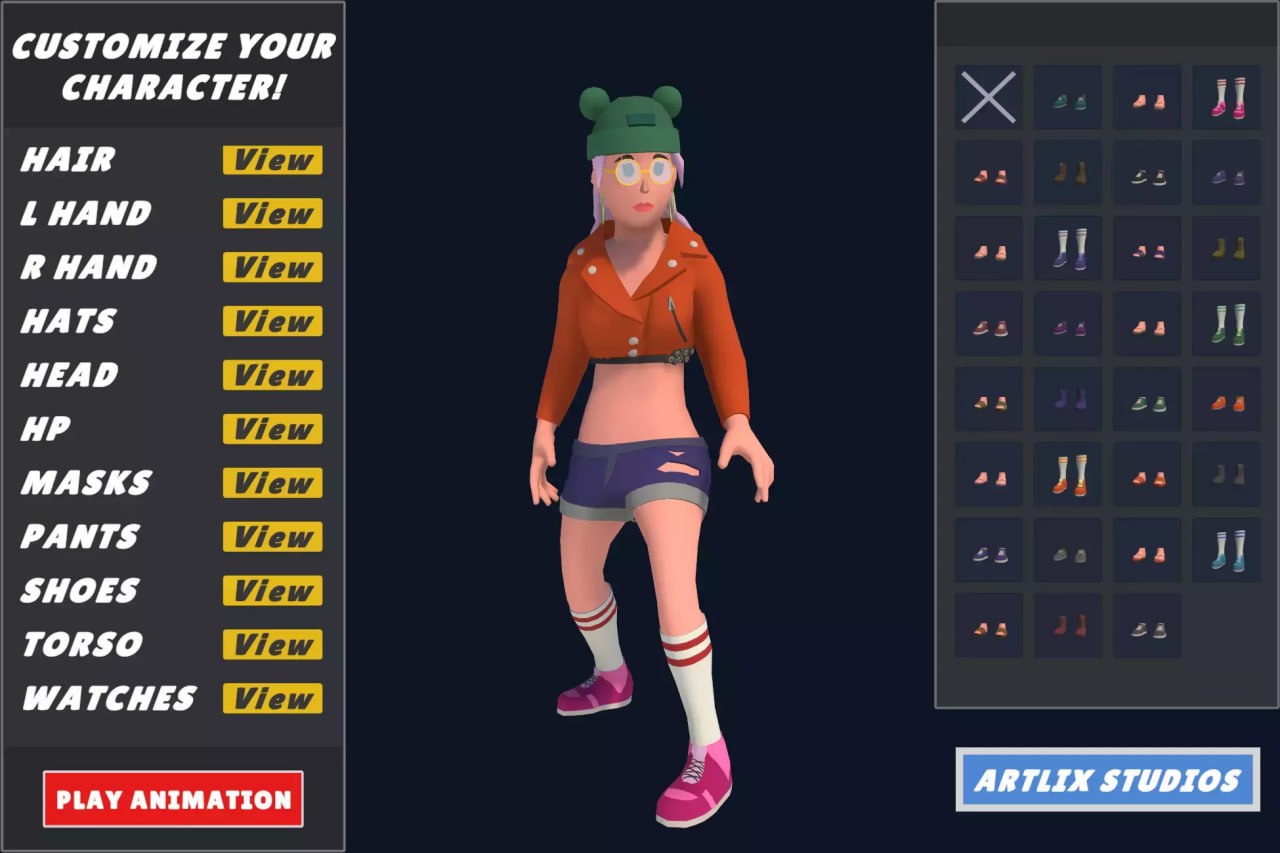The height and width of the screenshot is (853, 1280).
Task: Choose the brown boots shoe option
Action: pos(1068,172)
